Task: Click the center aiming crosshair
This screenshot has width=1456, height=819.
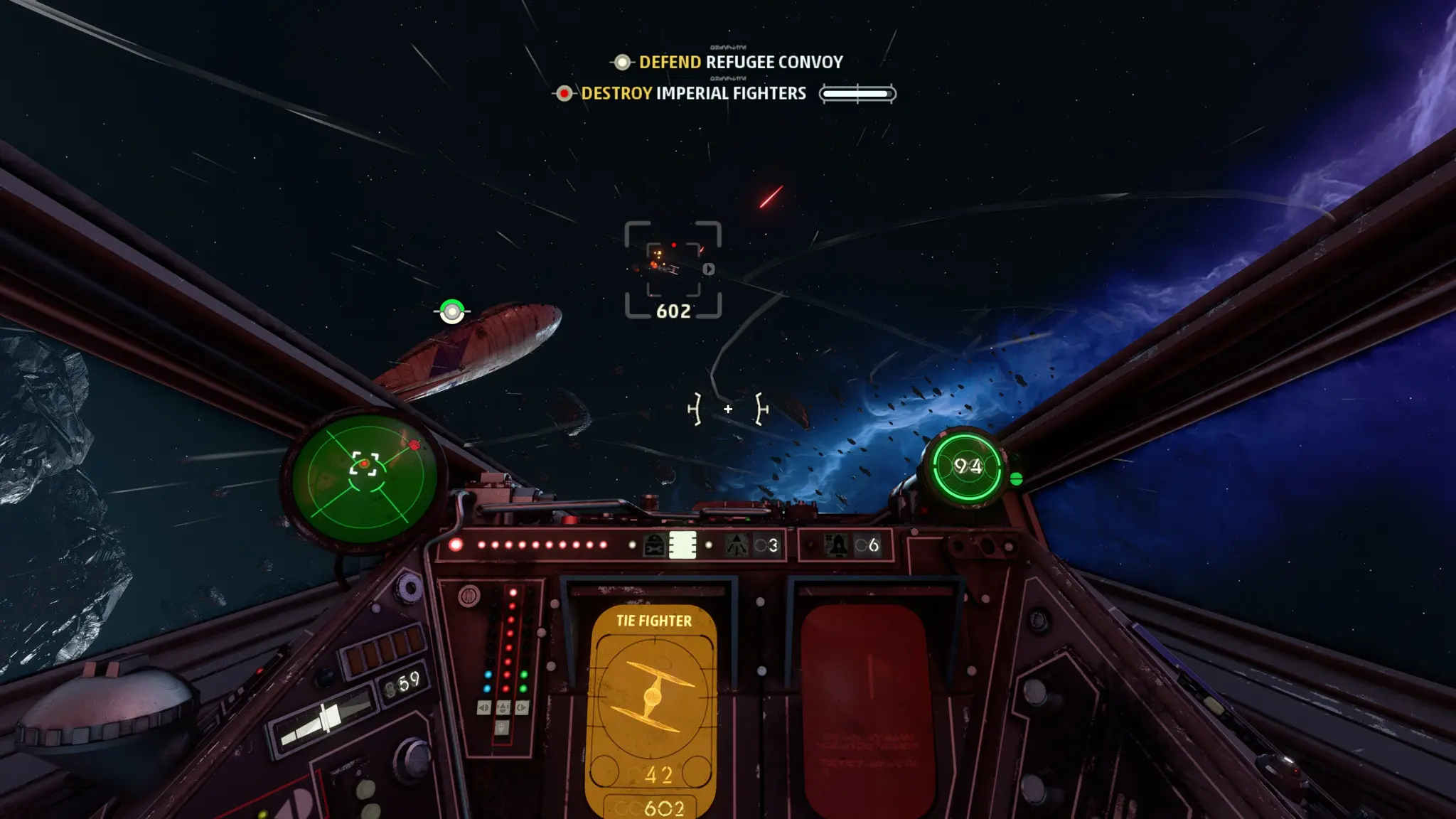Action: point(728,409)
